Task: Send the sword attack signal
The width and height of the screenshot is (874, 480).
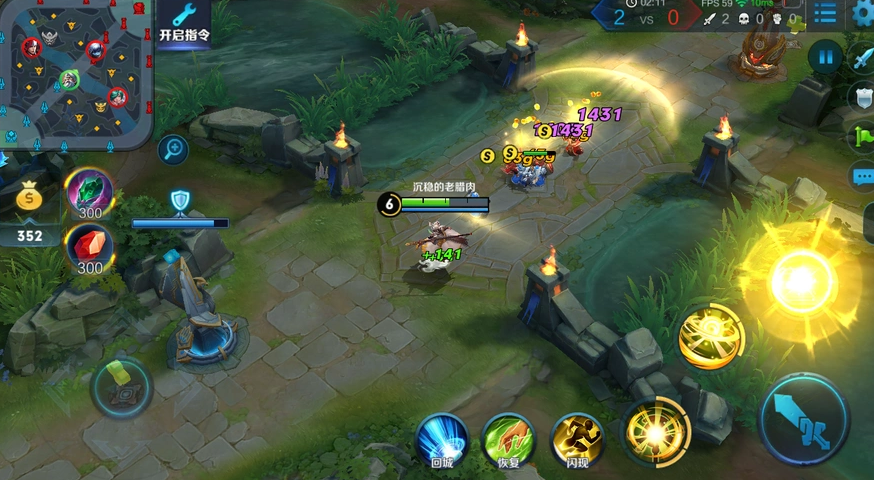Action: 863,58
